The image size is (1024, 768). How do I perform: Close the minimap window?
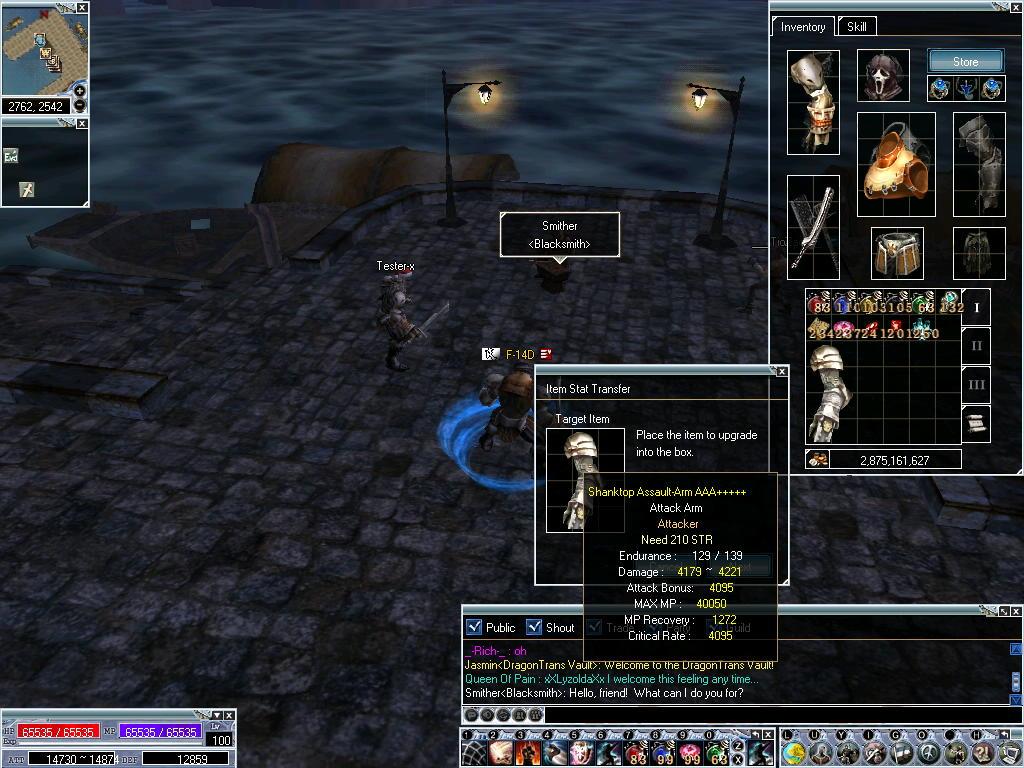(82, 8)
